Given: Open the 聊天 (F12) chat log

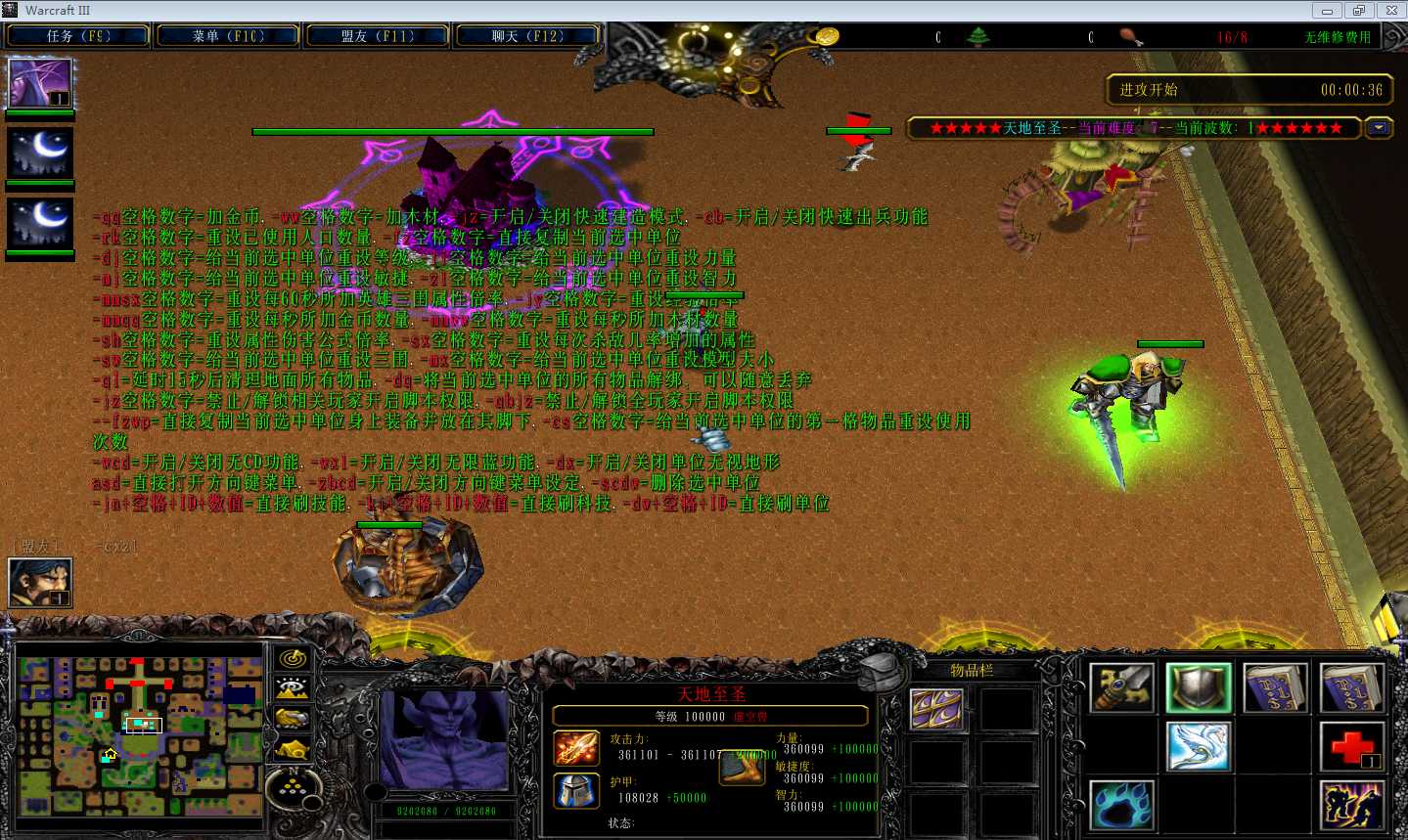Looking at the screenshot, I should click(x=527, y=36).
